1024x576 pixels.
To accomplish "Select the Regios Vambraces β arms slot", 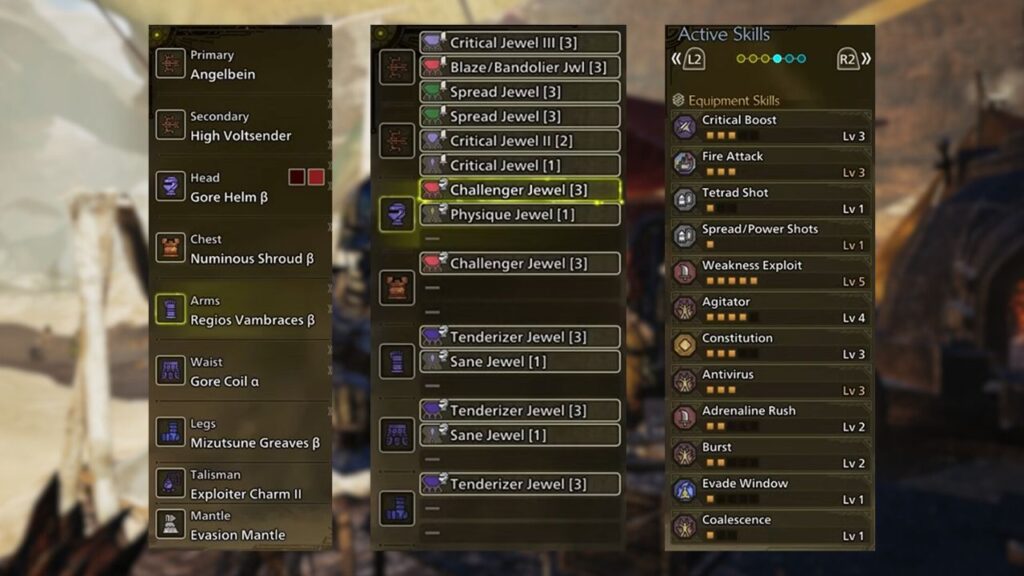I will (x=240, y=310).
